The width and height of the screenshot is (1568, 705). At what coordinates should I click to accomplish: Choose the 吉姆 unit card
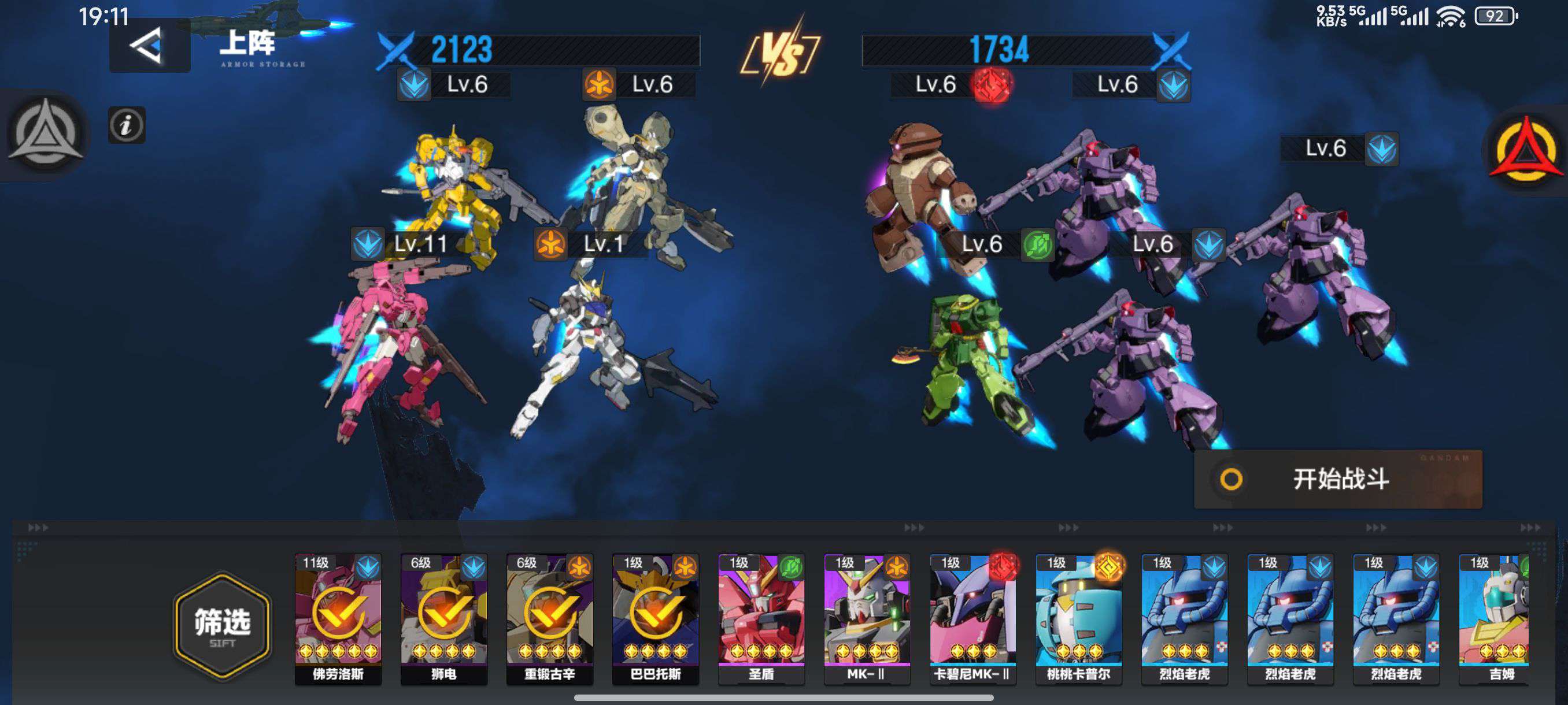pyautogui.click(x=1495, y=618)
